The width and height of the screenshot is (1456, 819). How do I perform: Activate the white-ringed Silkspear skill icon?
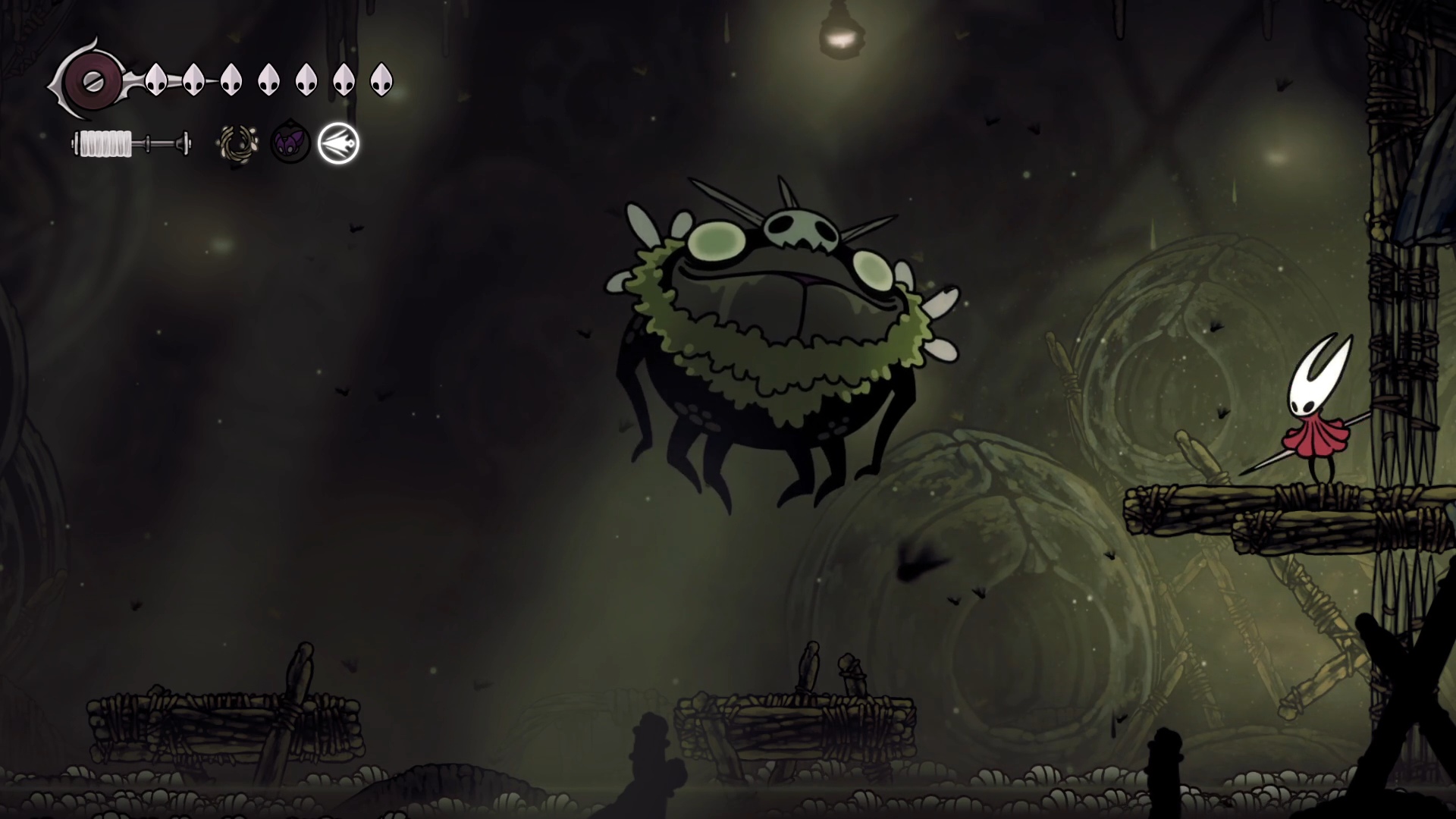pos(338,143)
